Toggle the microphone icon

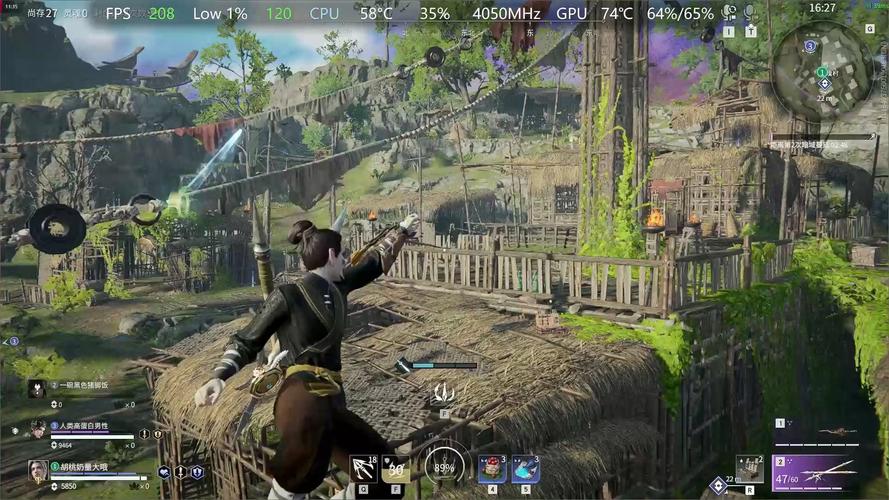click(x=749, y=12)
